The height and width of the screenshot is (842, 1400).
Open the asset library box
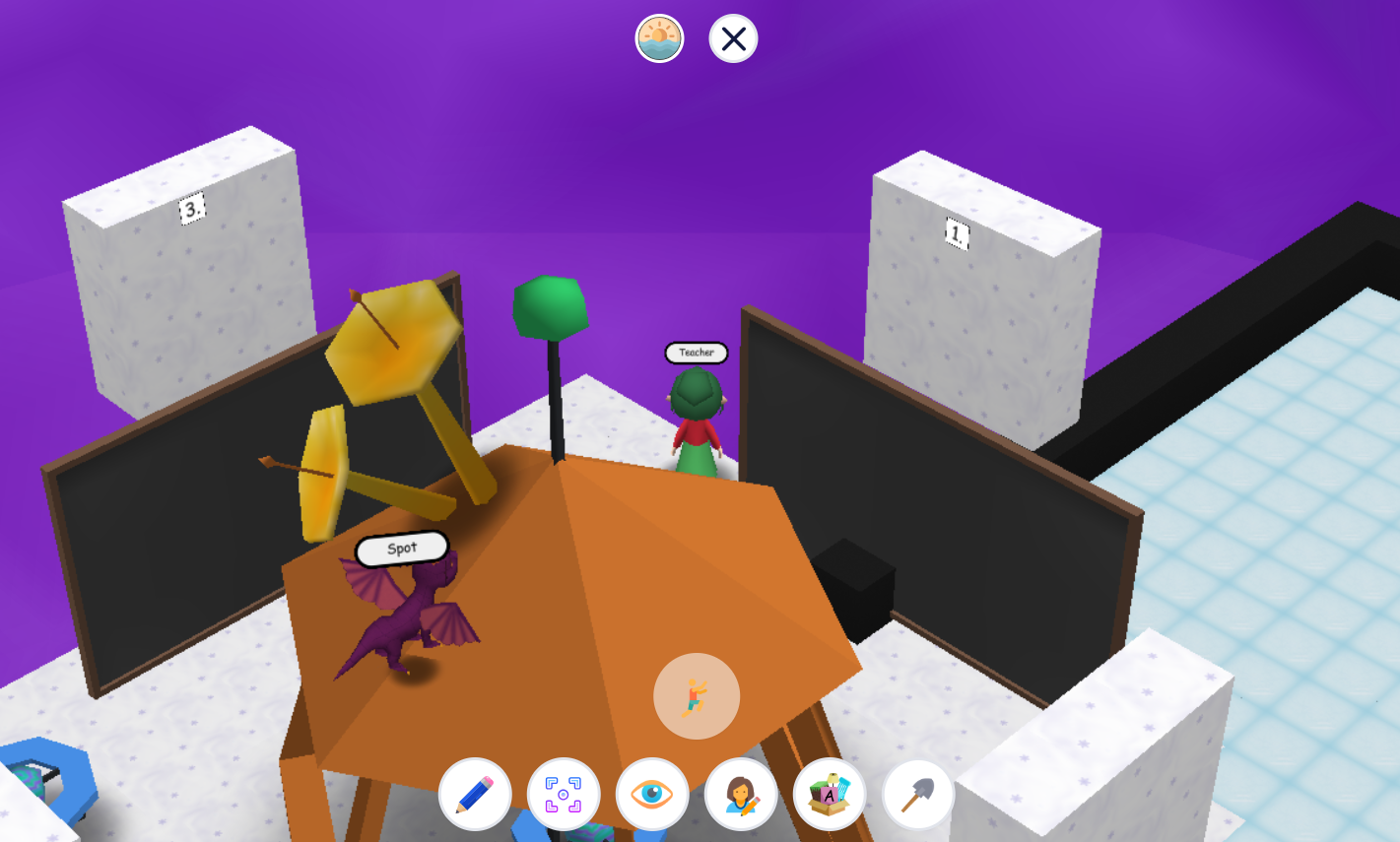pos(829,795)
